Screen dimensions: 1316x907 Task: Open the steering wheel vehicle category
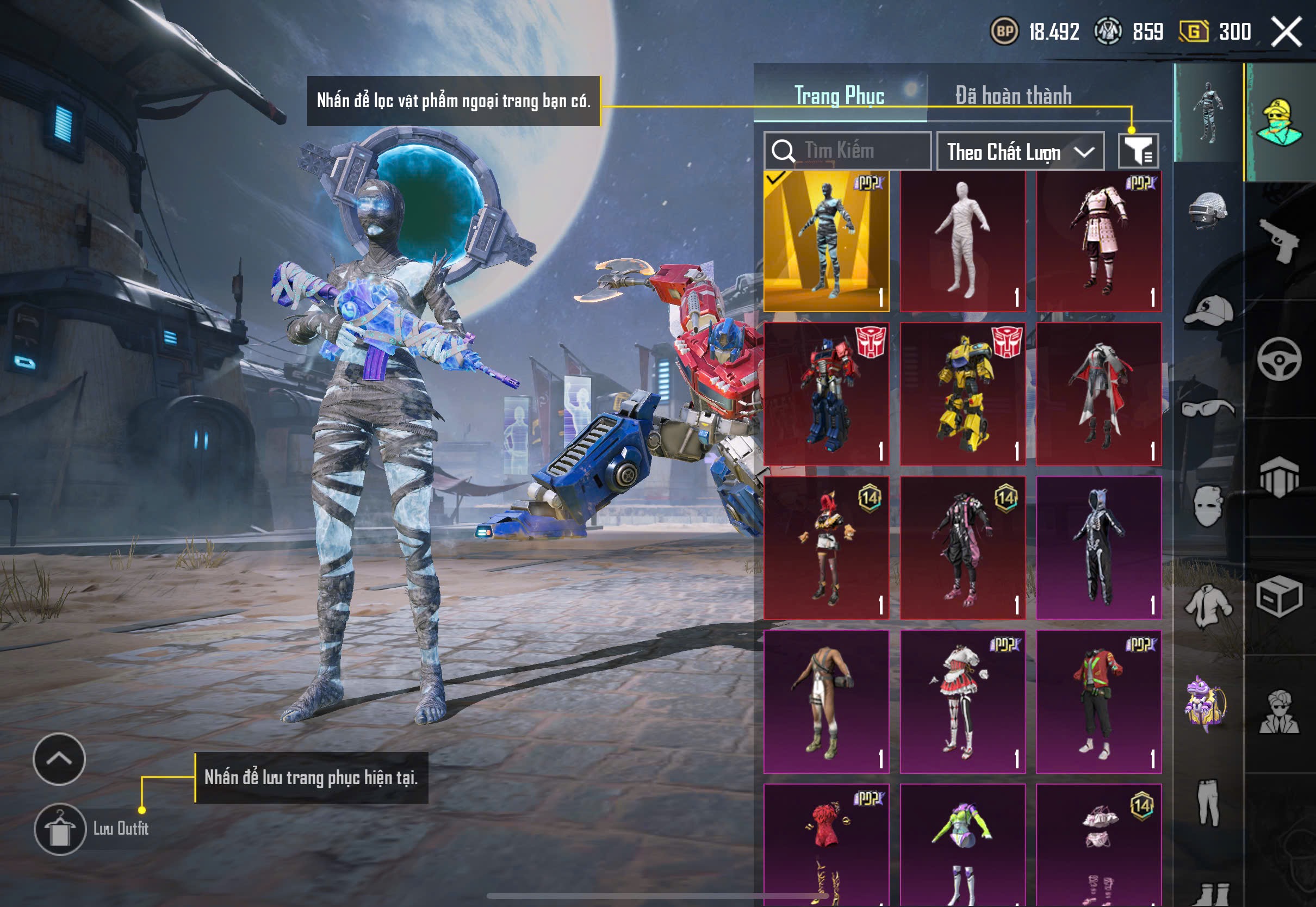(1279, 359)
